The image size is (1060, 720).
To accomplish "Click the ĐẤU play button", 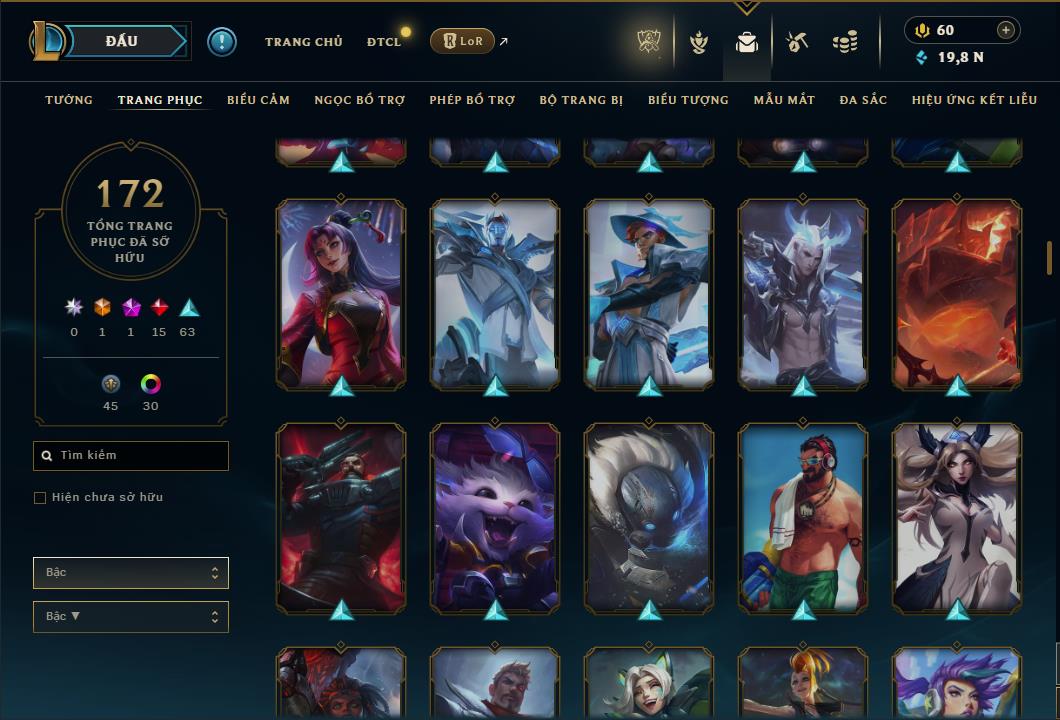I will pos(122,41).
